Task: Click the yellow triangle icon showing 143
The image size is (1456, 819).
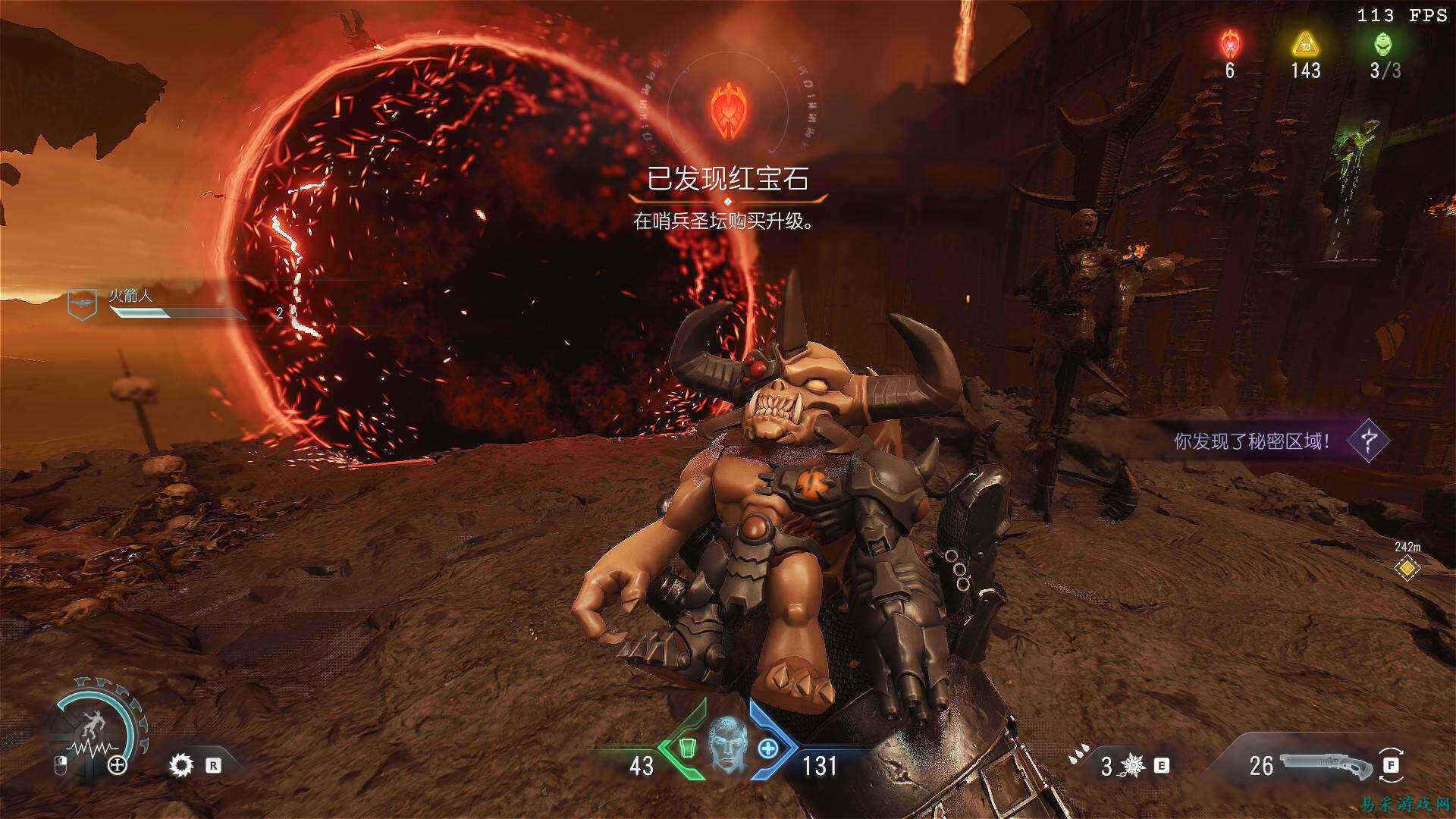Action: [1305, 44]
